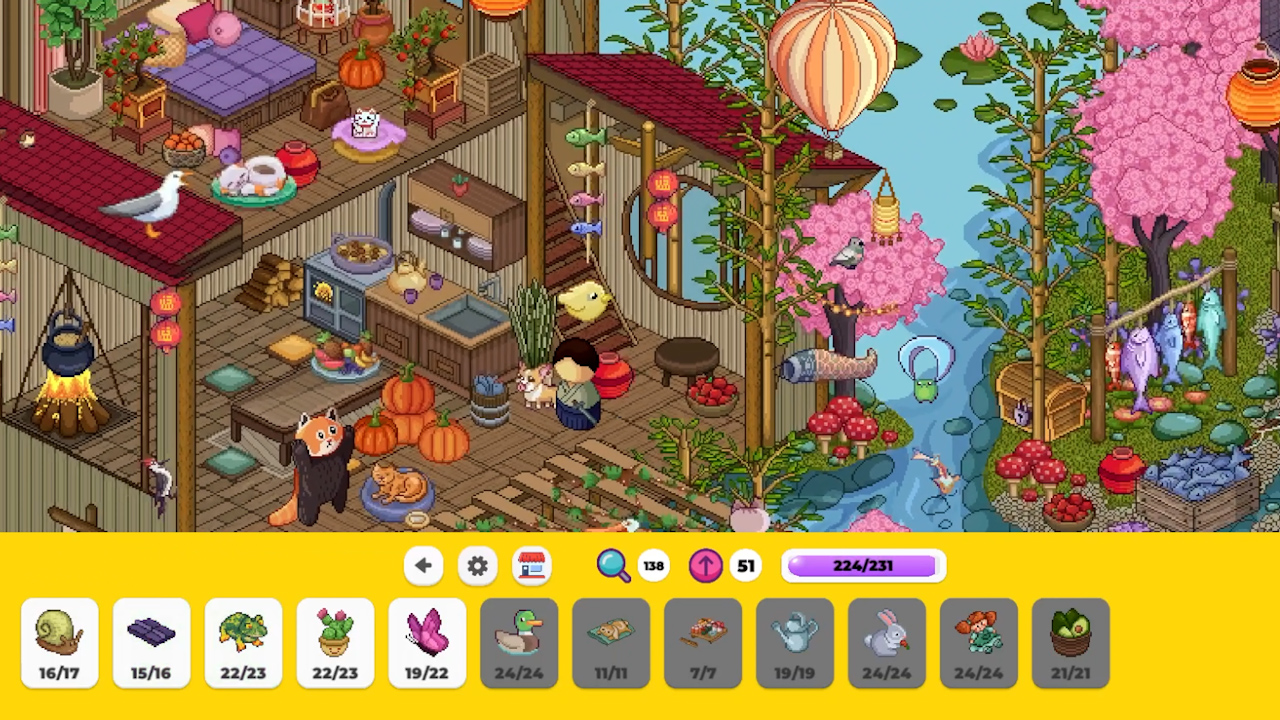Select the frog search card showing 22/23
1280x720 pixels.
click(x=243, y=641)
